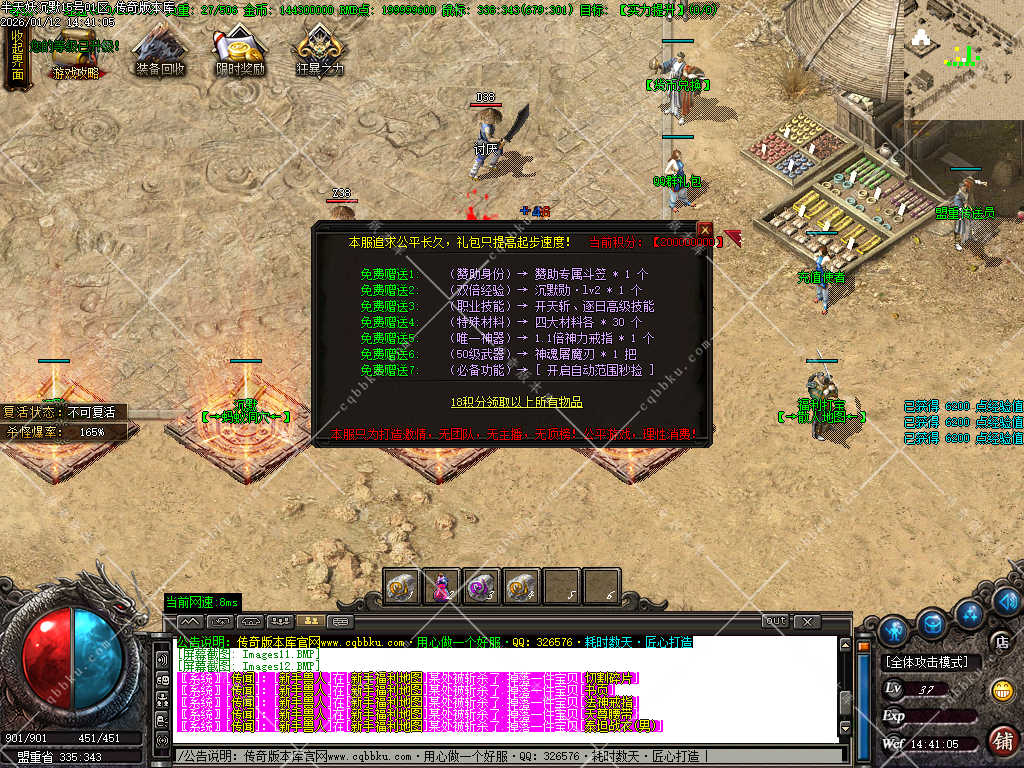
Task: Click the chat input line
Action: (x=500, y=756)
